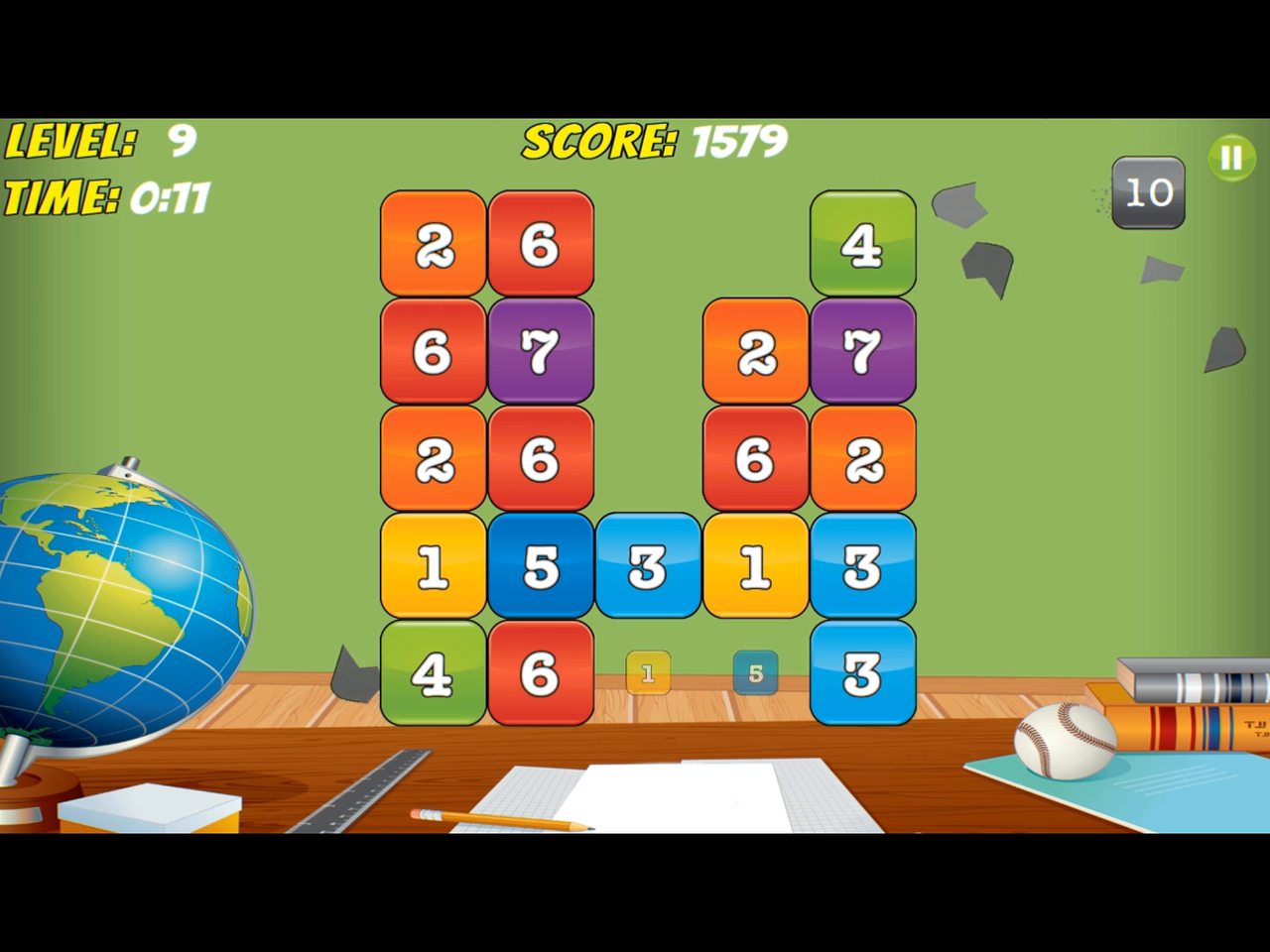Click the small faded blue 5 tile near the floor
The height and width of the screenshot is (952, 1270).
pyautogui.click(x=755, y=674)
